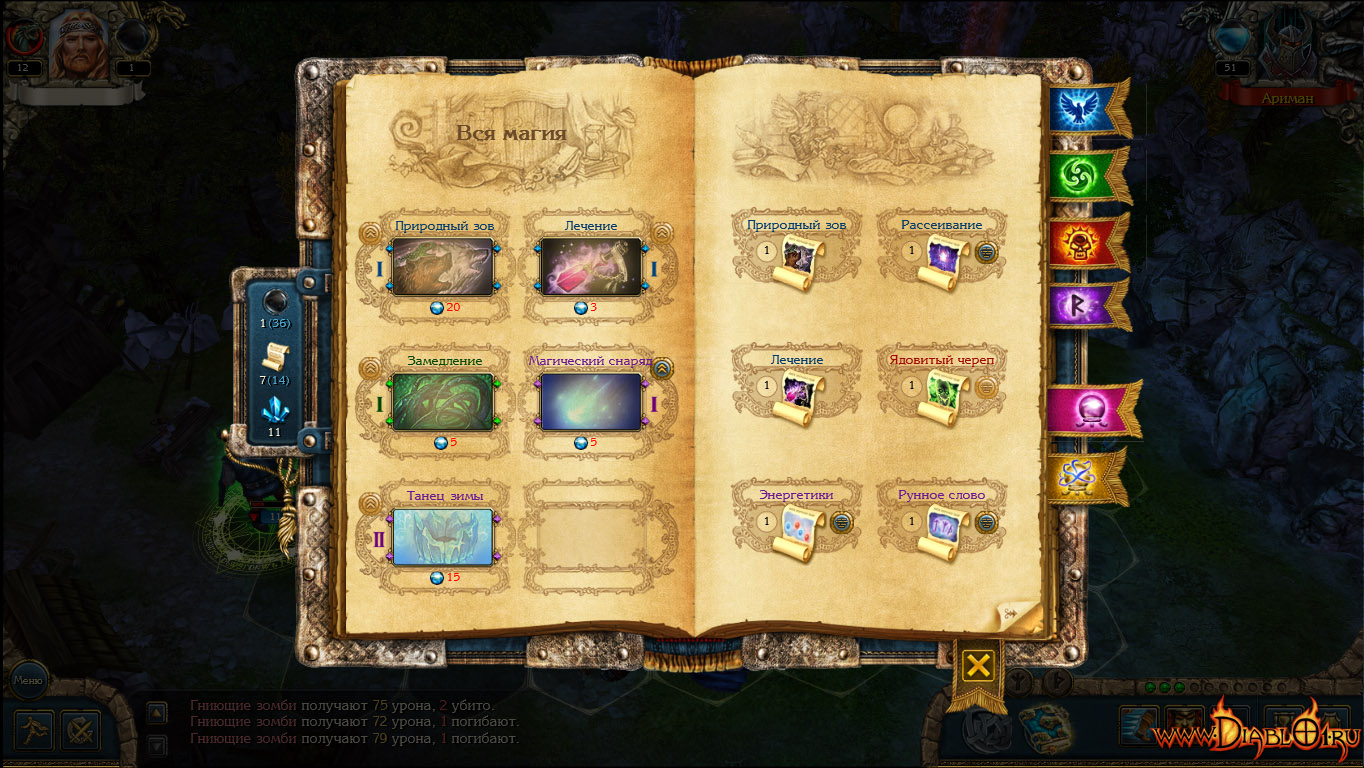Viewport: 1364px width, 768px height.
Task: Open the purple rune magic bookmark
Action: point(1078,303)
